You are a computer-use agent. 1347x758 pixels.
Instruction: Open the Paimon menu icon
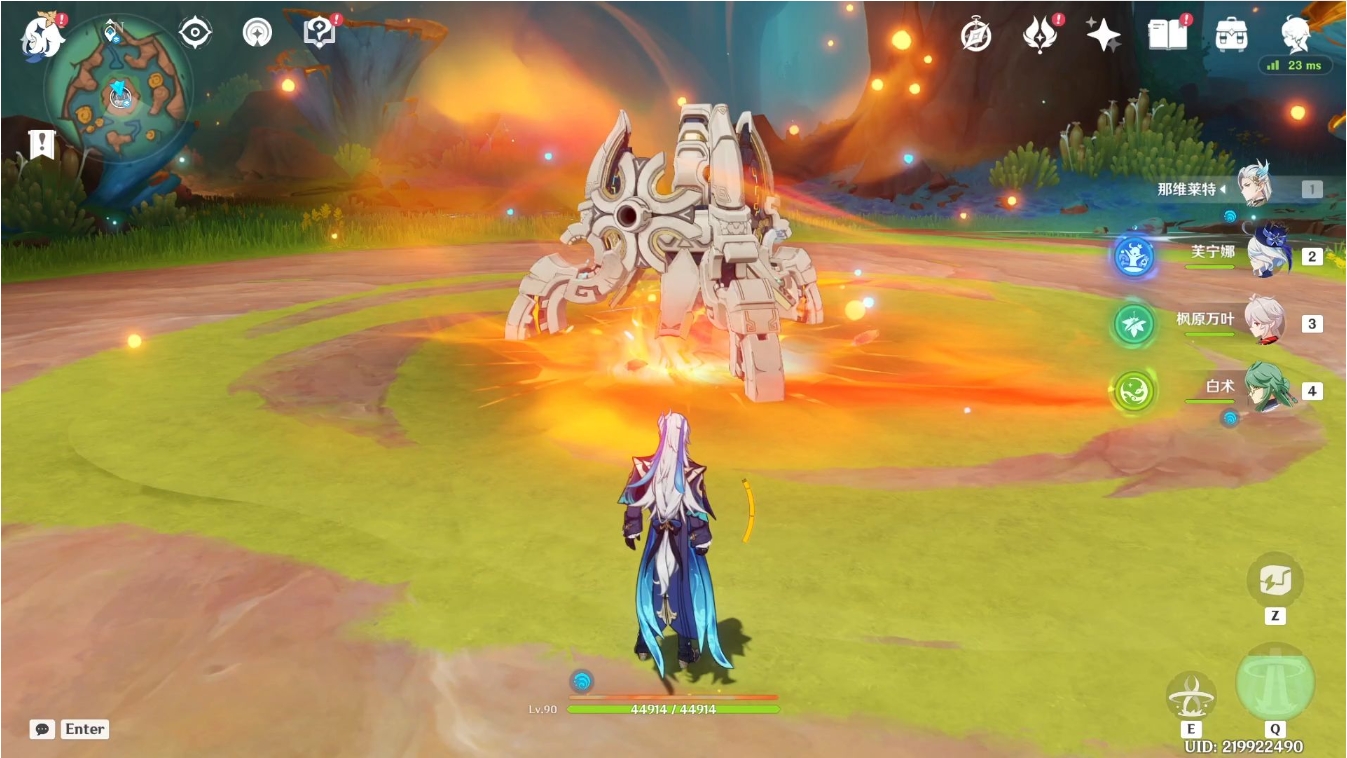(x=42, y=35)
